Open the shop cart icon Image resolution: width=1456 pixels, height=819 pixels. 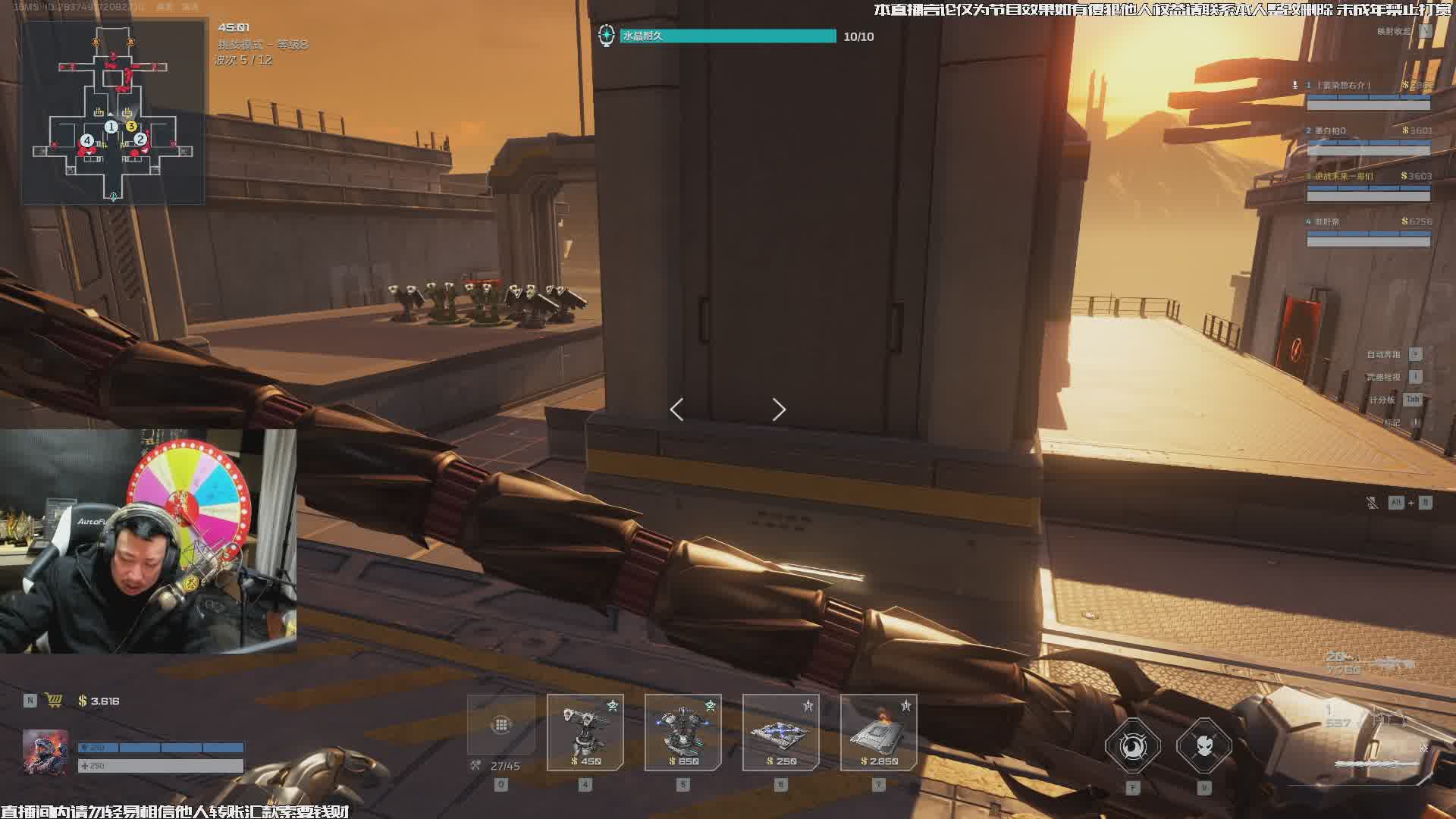[x=54, y=701]
